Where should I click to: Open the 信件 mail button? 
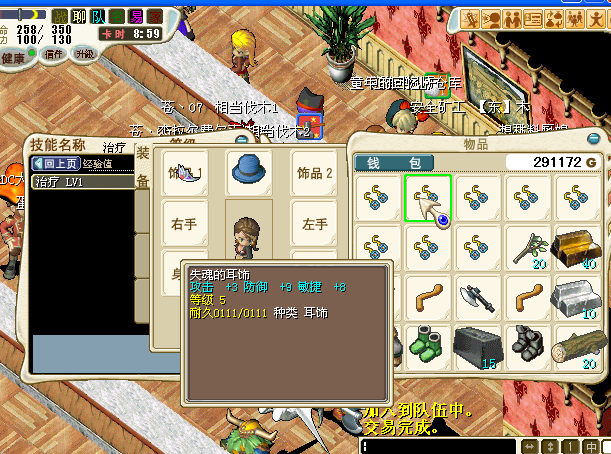click(53, 54)
